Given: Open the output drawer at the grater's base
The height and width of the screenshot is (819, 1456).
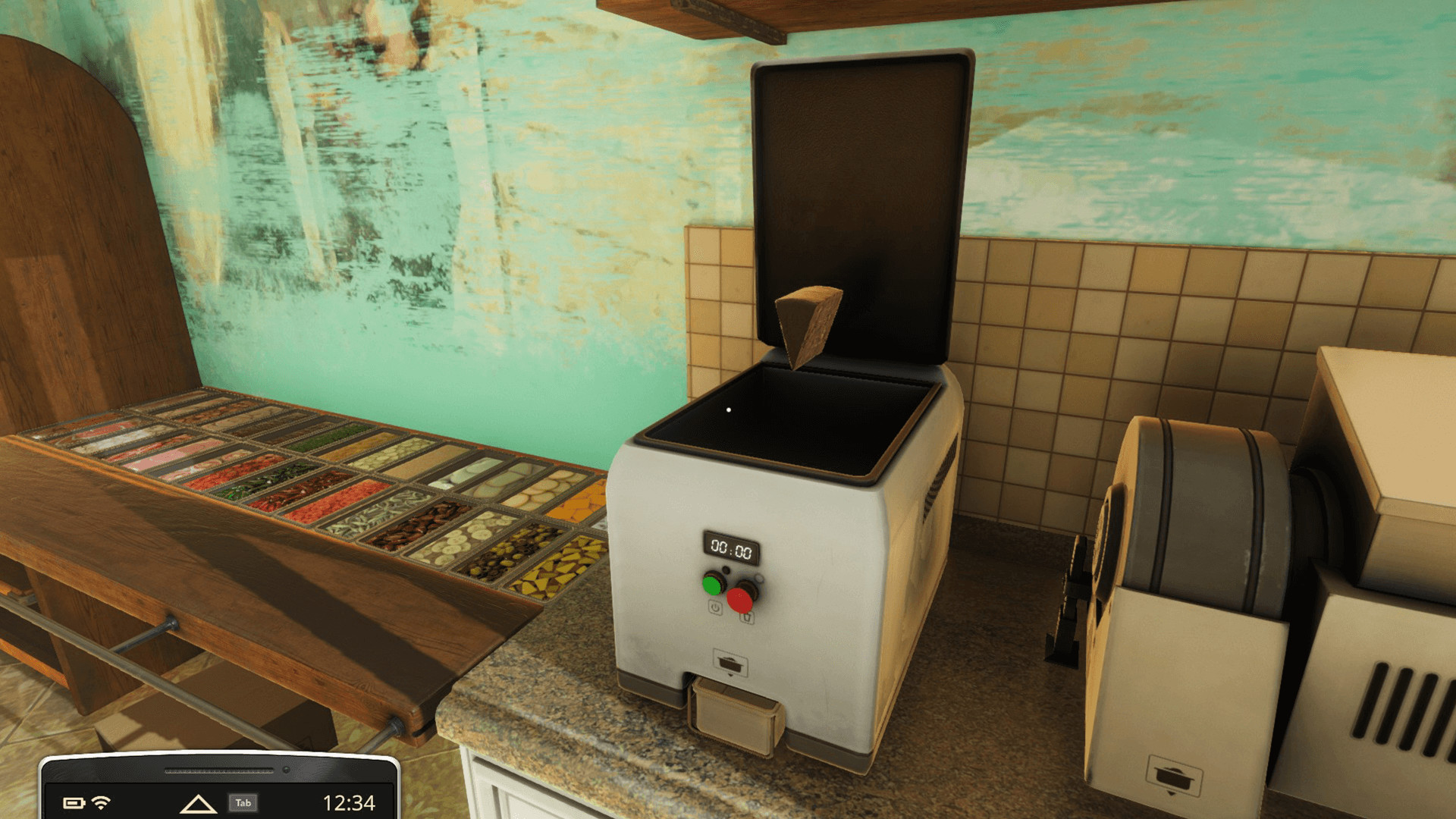Looking at the screenshot, I should pos(732,713).
